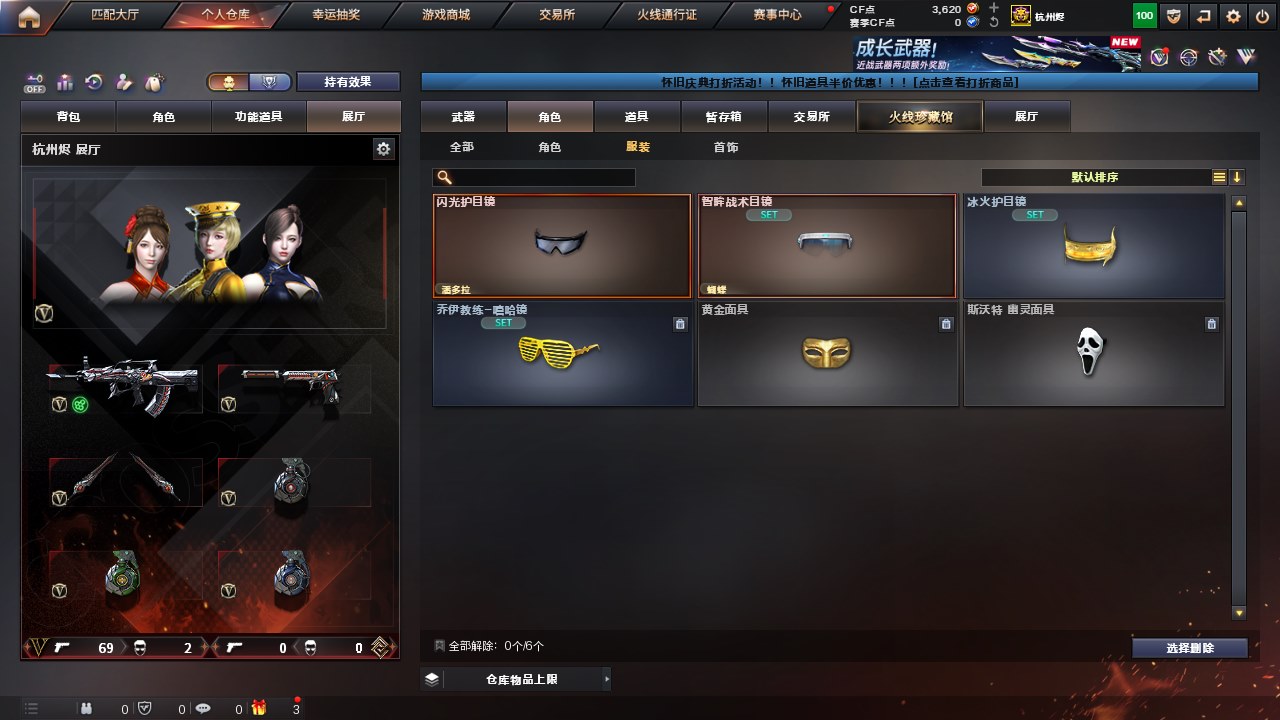This screenshot has height=720, width=1280.
Task: Select the 闪光护目镜 goggles item
Action: [561, 246]
